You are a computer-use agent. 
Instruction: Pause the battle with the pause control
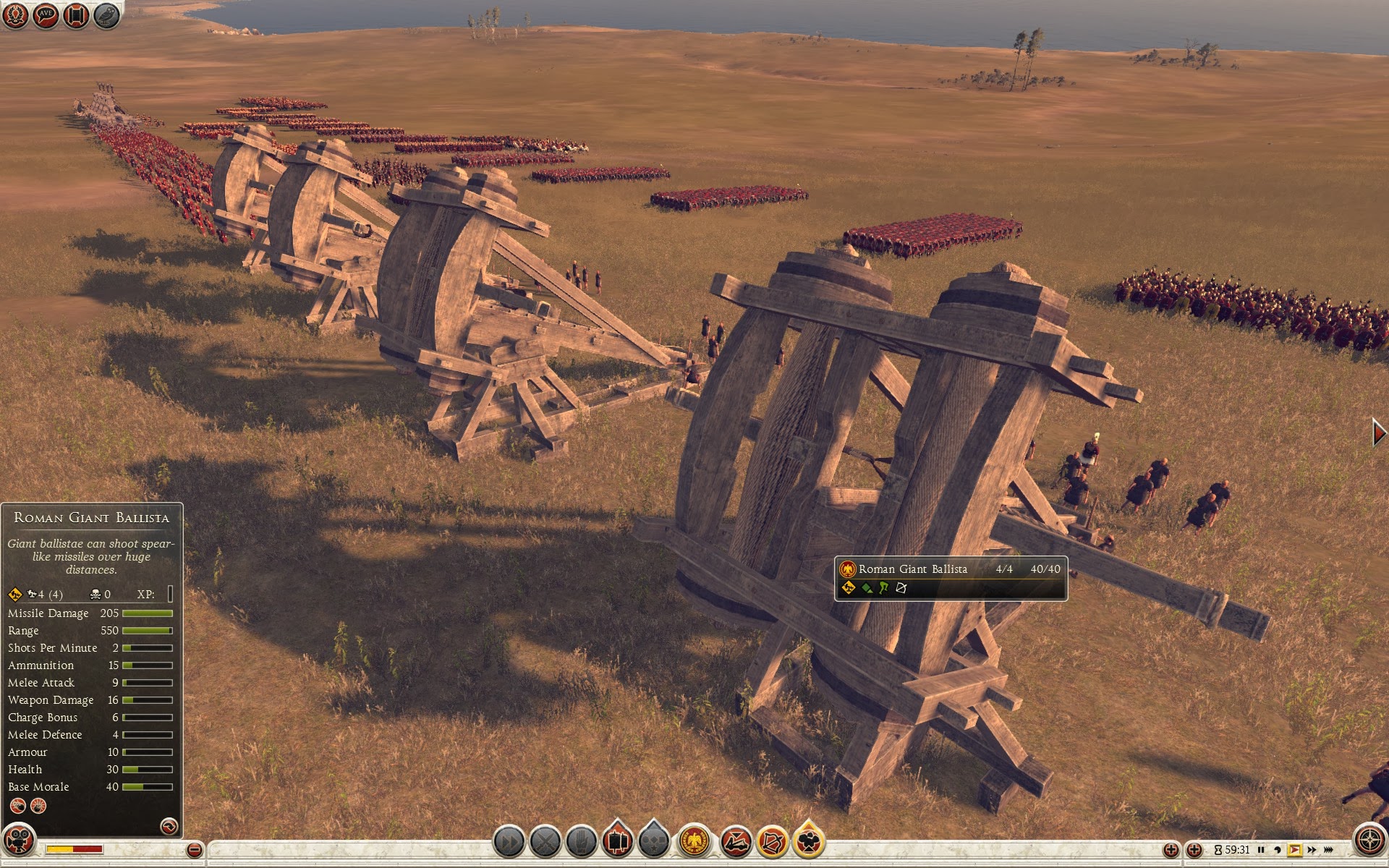pyautogui.click(x=1261, y=850)
